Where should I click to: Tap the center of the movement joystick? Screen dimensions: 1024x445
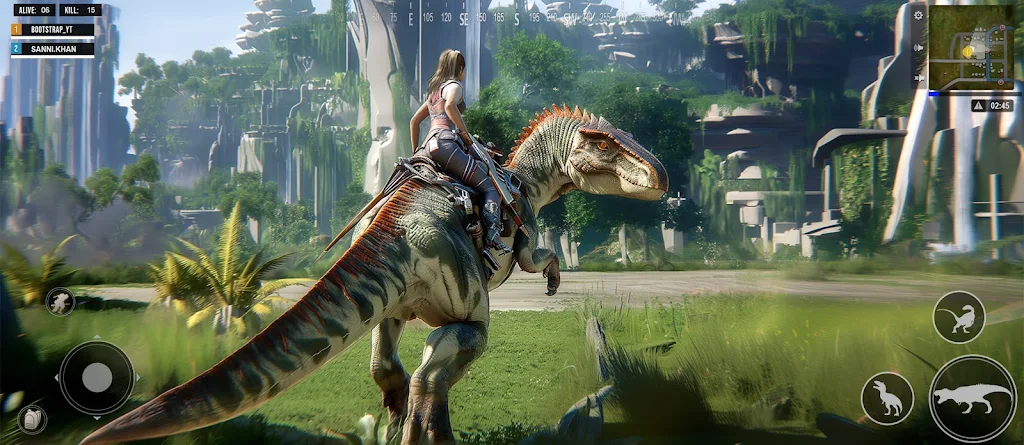tap(96, 377)
